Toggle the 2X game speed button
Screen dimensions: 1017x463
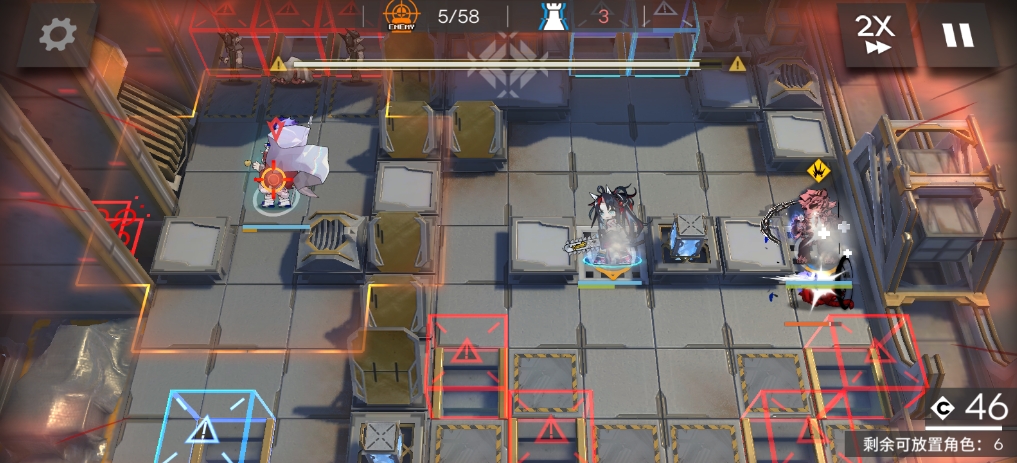tap(877, 35)
